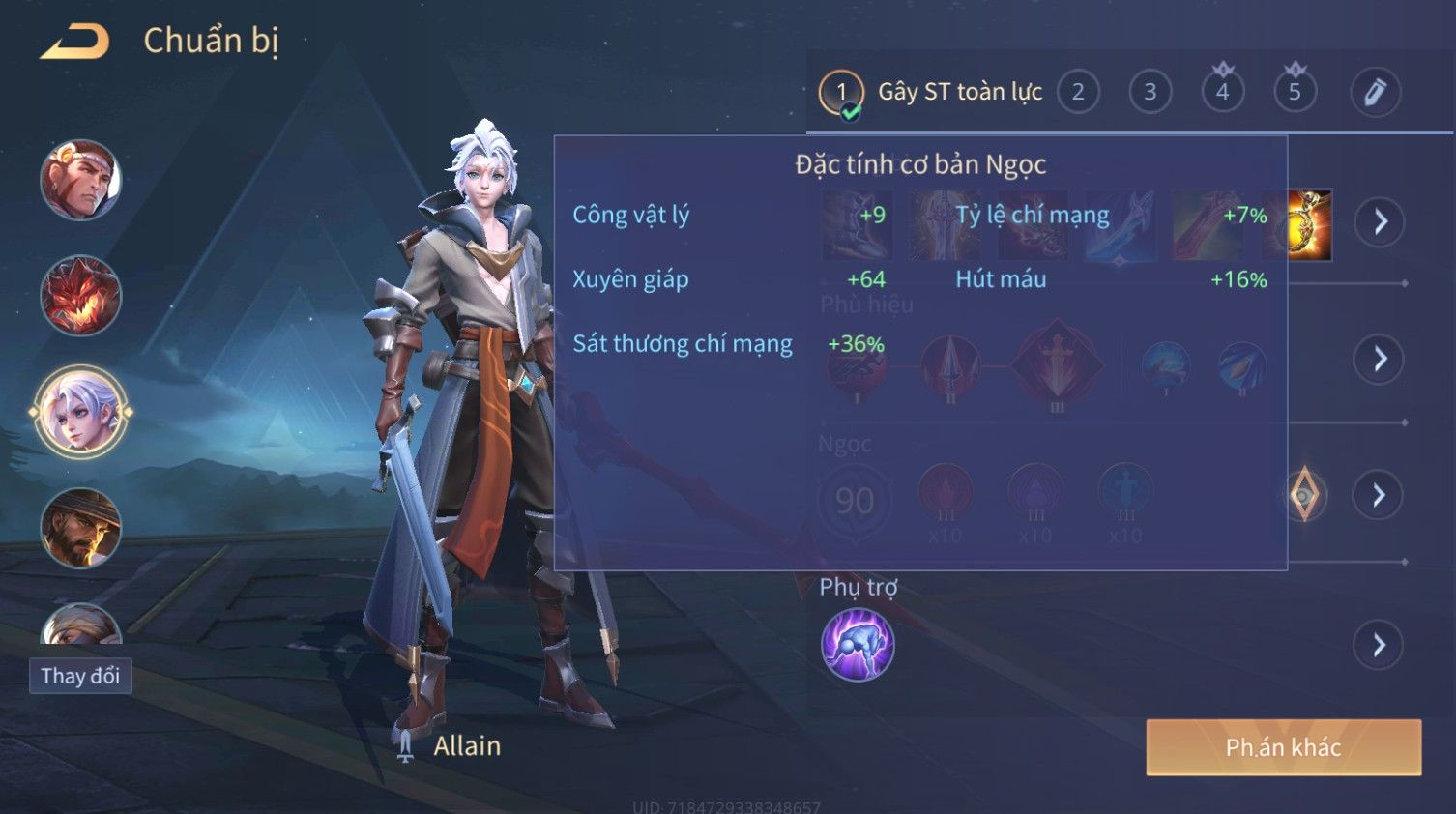Expand the Phụ trợ row arrow

click(x=1380, y=645)
